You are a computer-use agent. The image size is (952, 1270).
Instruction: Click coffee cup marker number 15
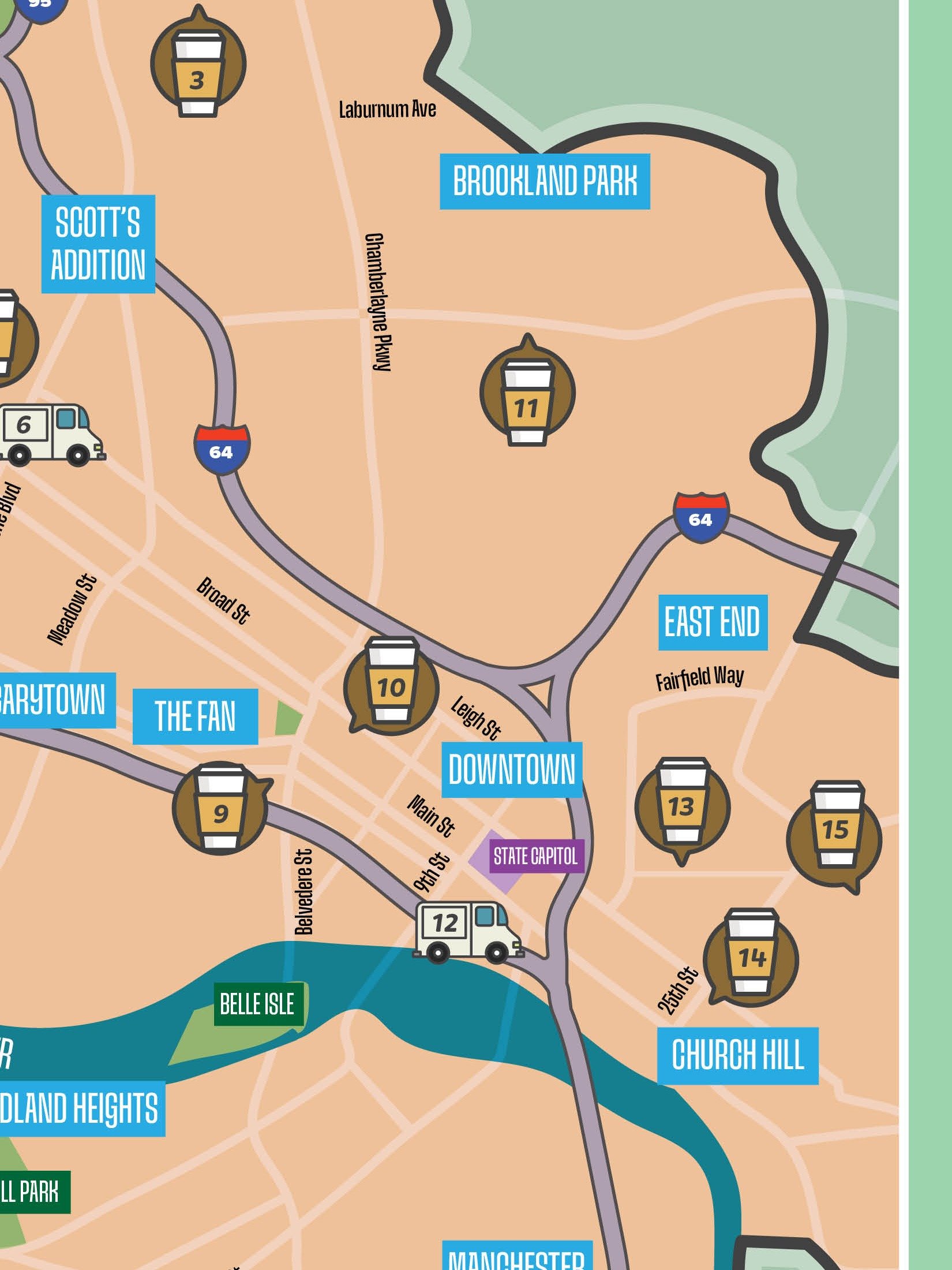(835, 827)
